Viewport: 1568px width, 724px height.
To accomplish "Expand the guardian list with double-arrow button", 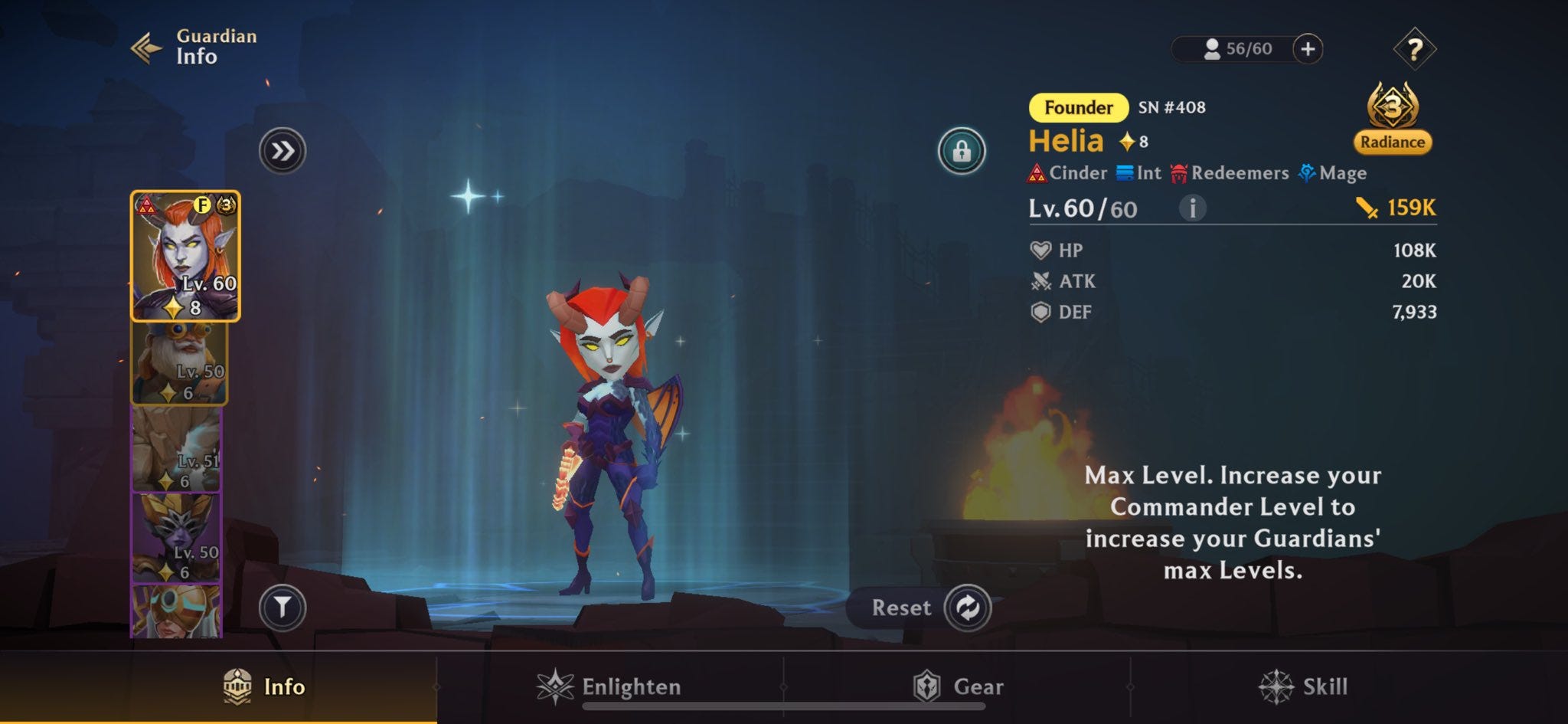I will 283,151.
